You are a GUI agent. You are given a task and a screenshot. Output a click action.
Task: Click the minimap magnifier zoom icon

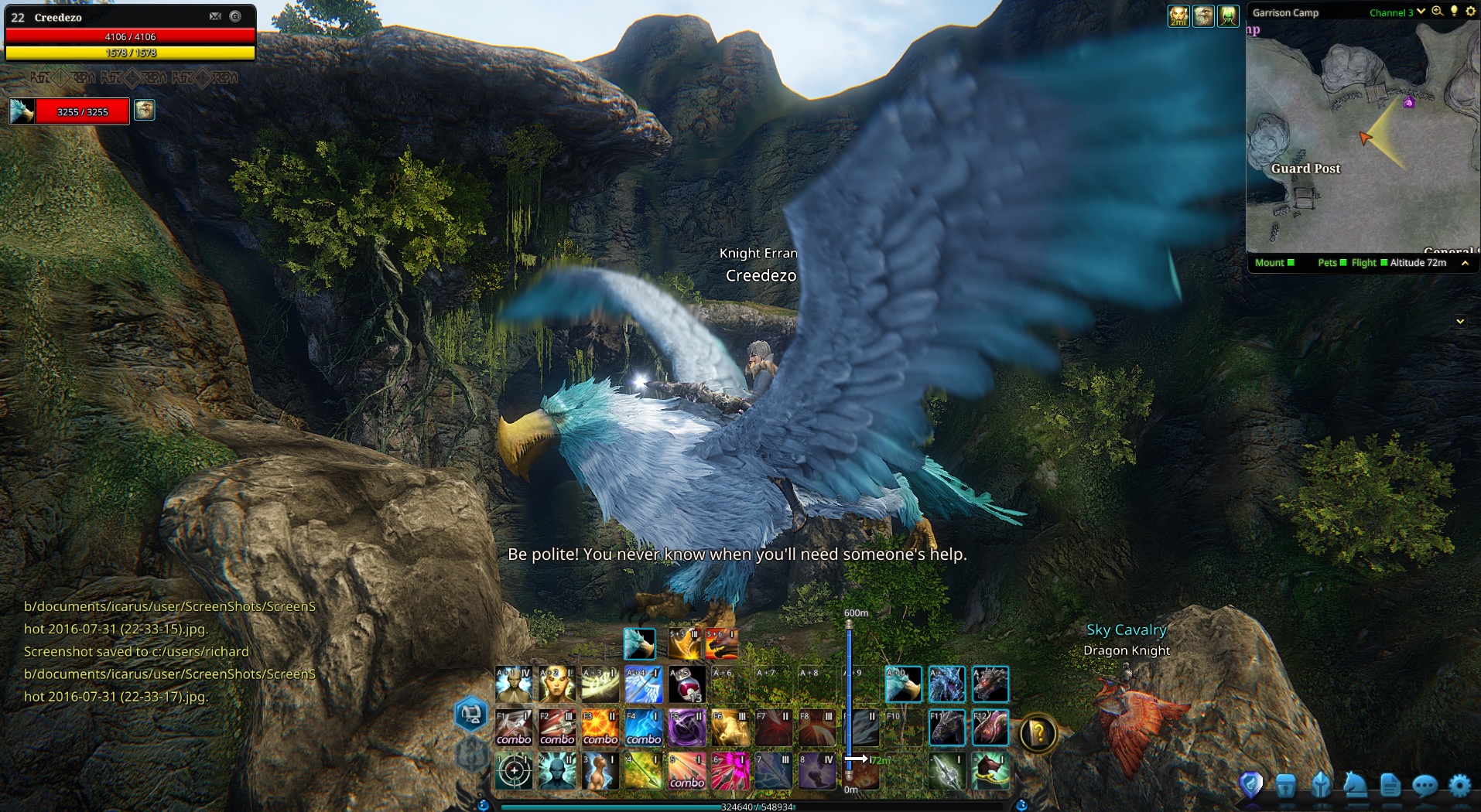point(1438,12)
